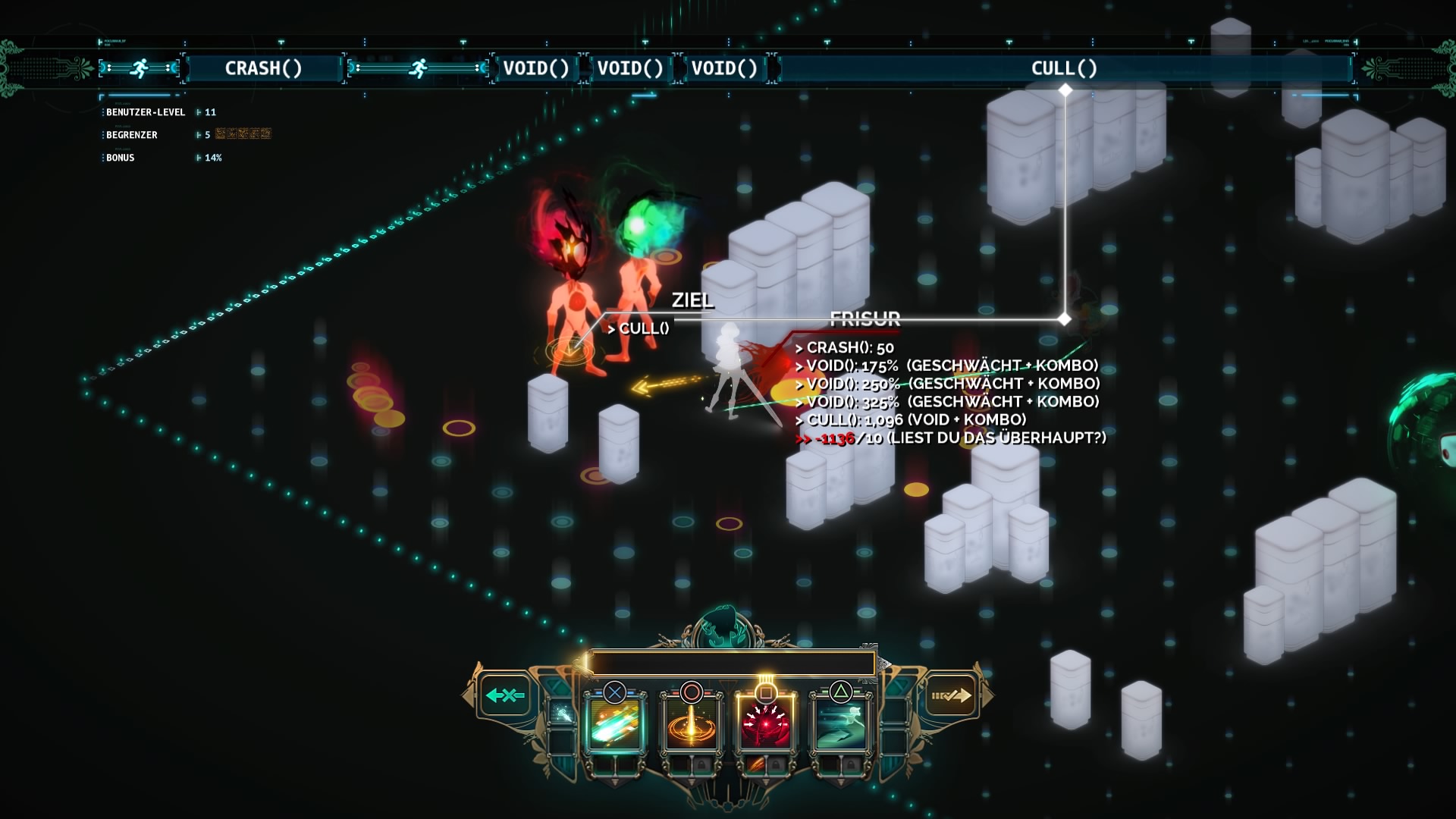Toggle the Square prompt highlighting Cull()
This screenshot has height=819, width=1456.
pos(767,692)
